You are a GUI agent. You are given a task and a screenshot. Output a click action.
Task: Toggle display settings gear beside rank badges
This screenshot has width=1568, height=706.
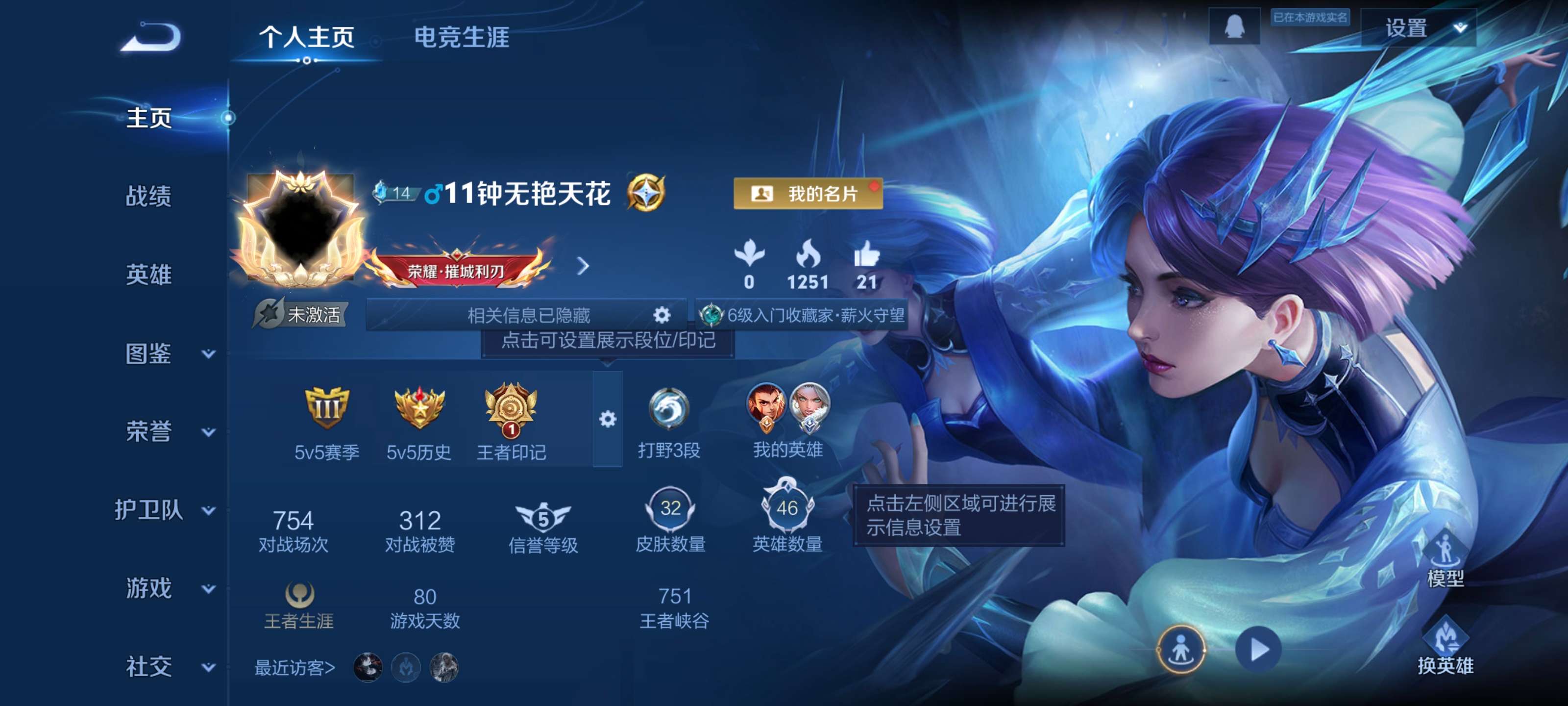coord(607,418)
